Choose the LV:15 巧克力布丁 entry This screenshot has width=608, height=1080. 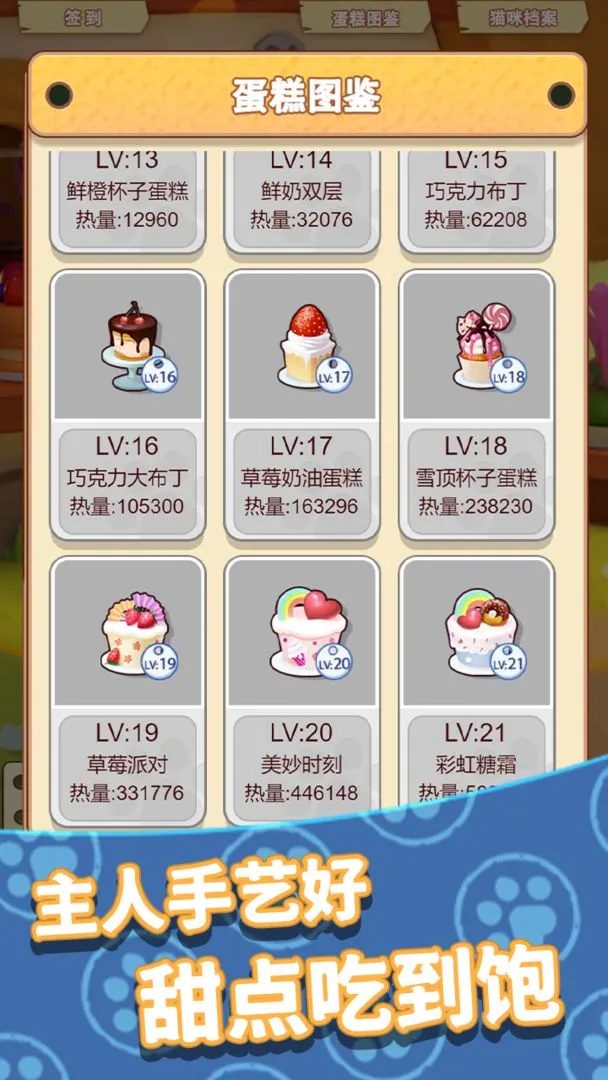coord(476,195)
